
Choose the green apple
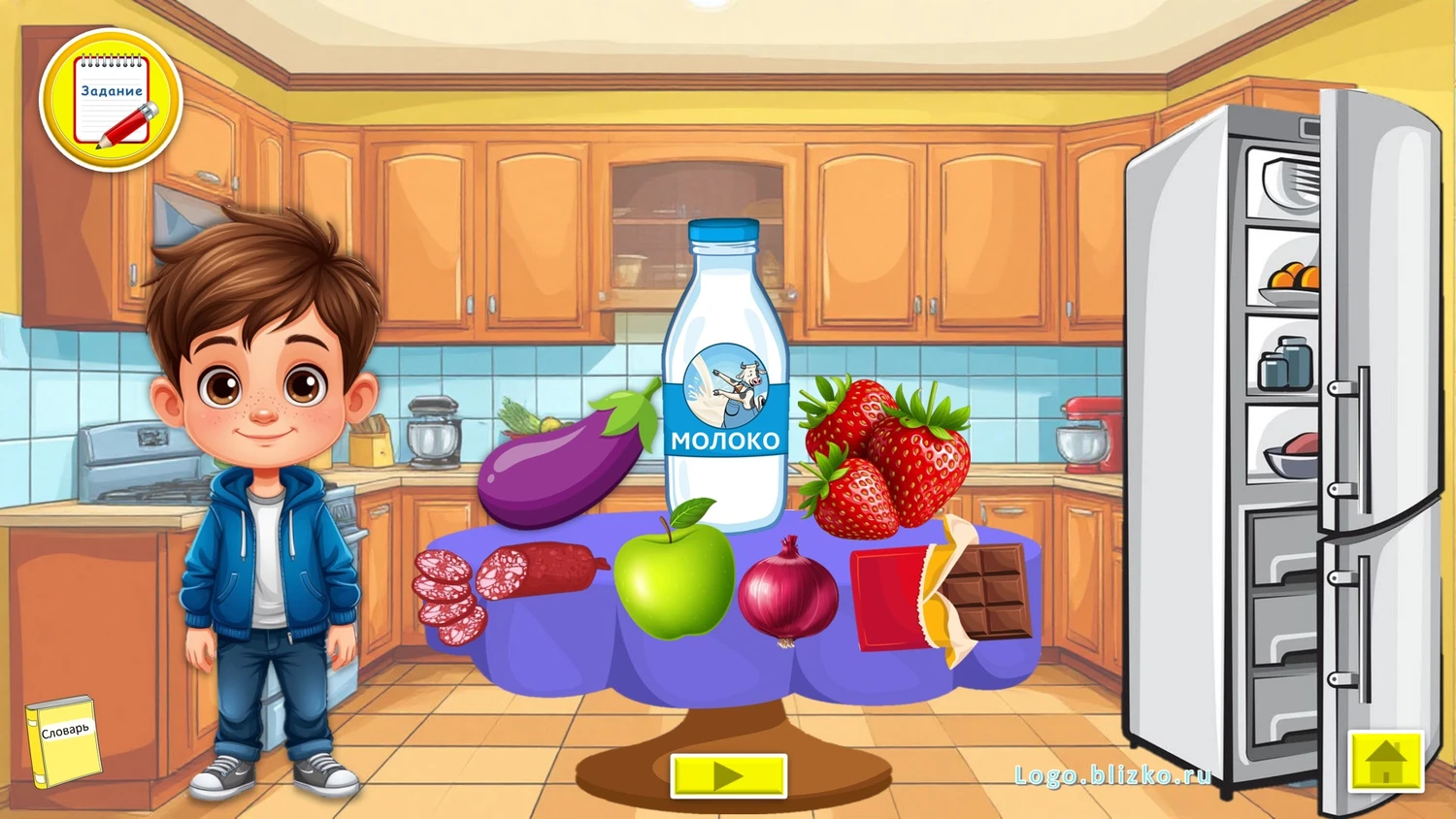coord(673,577)
